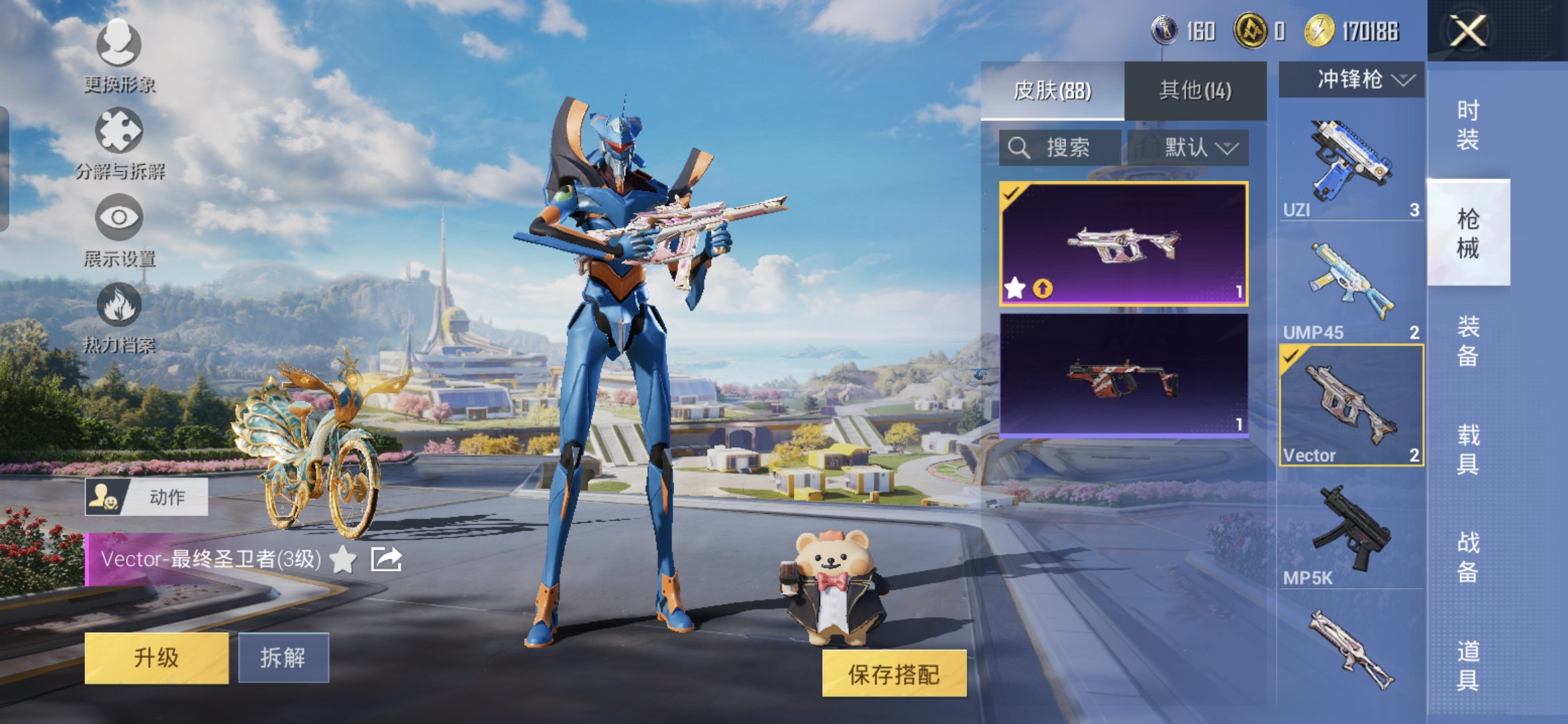Select the red camo Vector skin
Image resolution: width=1568 pixels, height=724 pixels.
pyautogui.click(x=1123, y=375)
